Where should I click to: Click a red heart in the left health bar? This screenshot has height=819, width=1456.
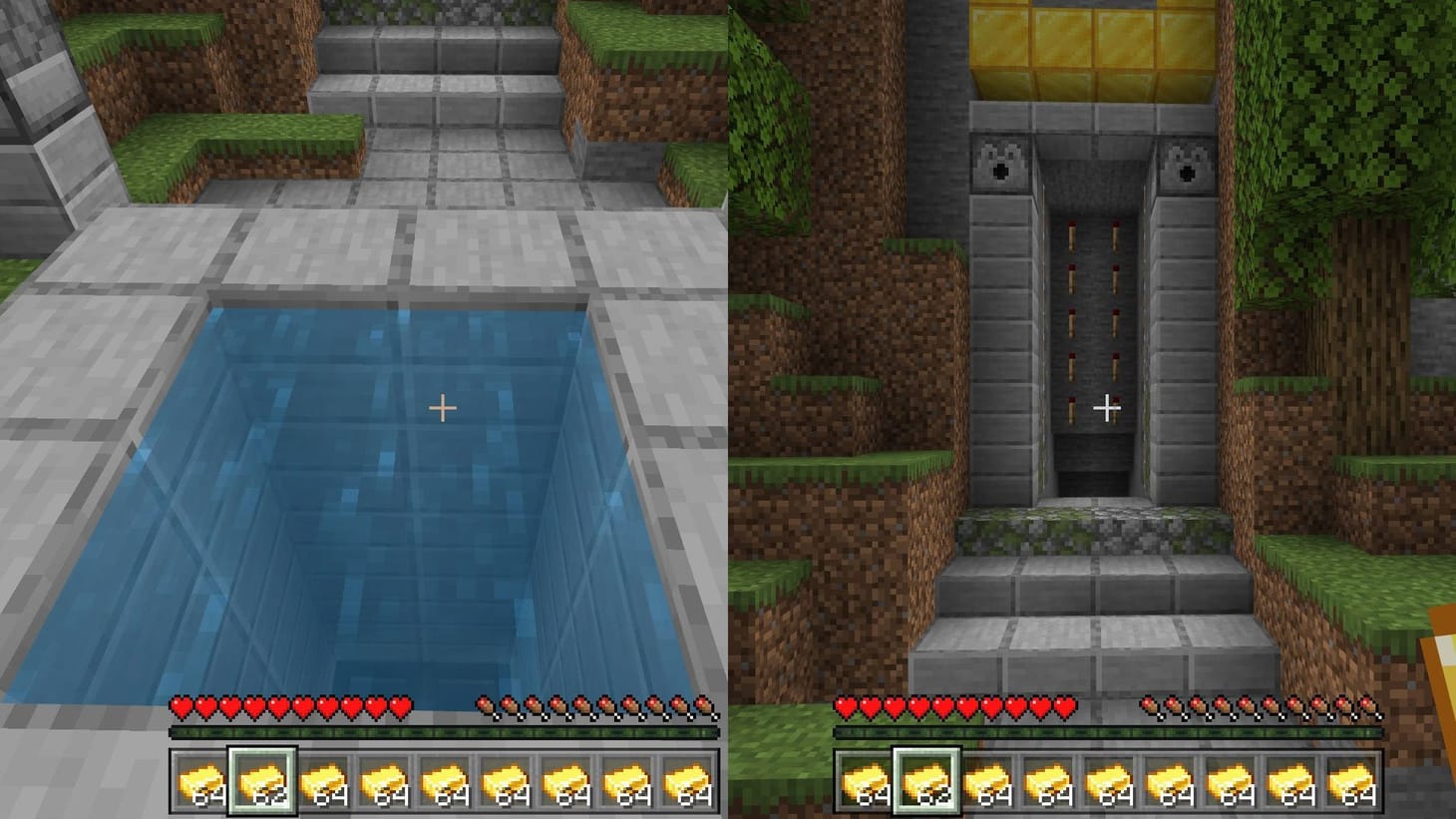[249, 705]
